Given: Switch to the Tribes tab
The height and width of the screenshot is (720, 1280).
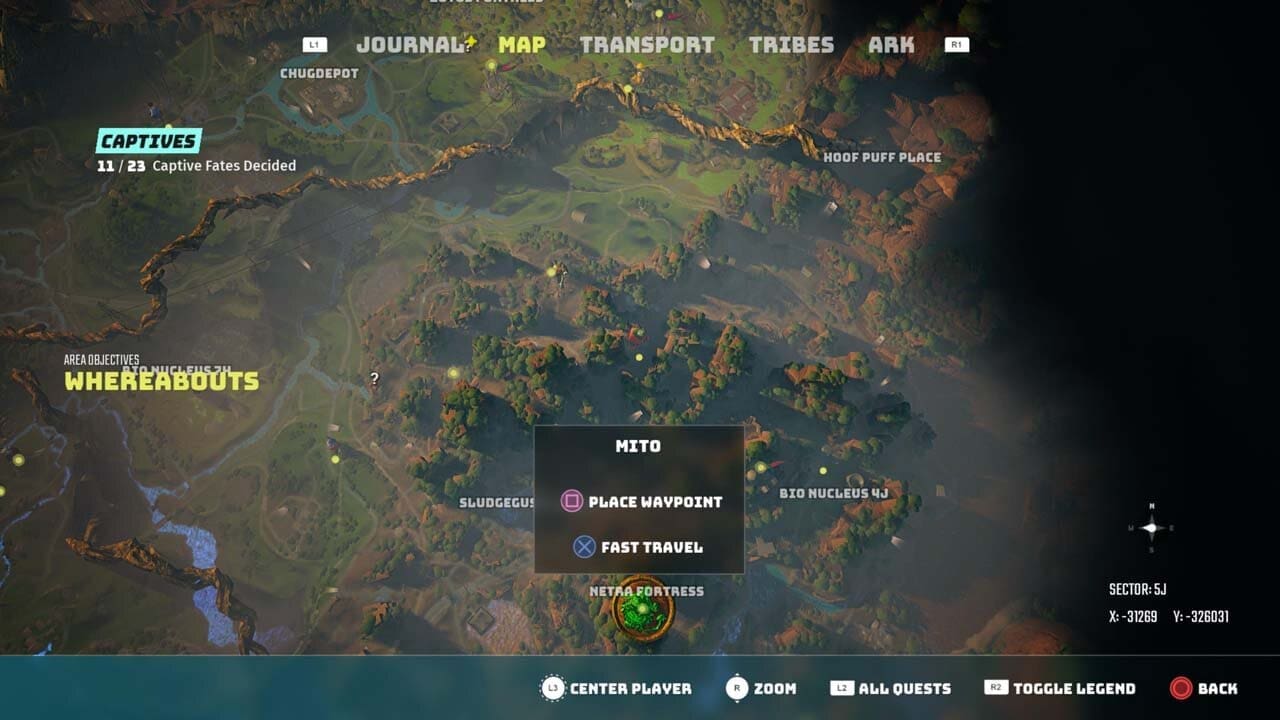Looking at the screenshot, I should 792,45.
